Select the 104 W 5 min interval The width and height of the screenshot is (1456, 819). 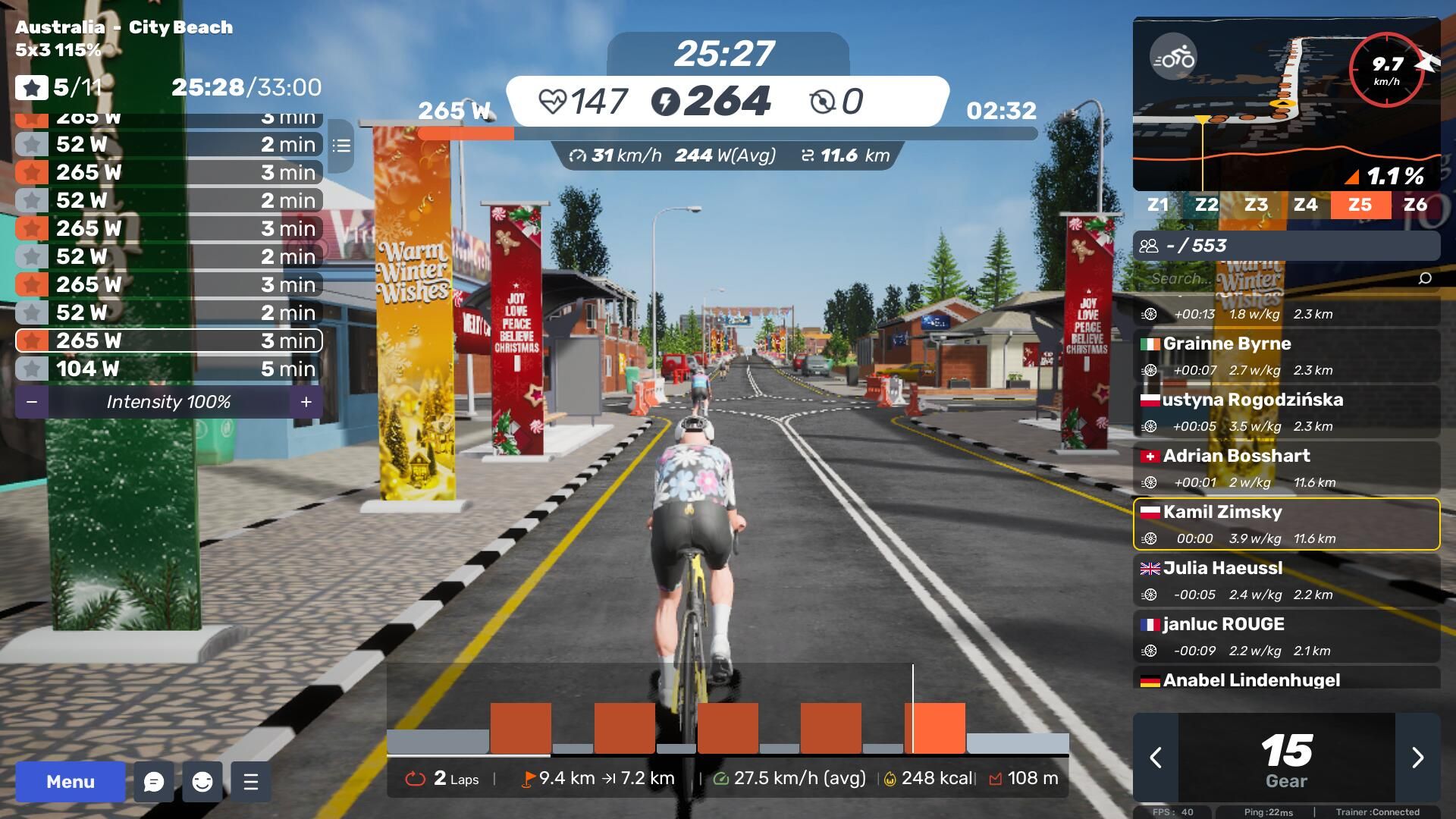tap(168, 369)
